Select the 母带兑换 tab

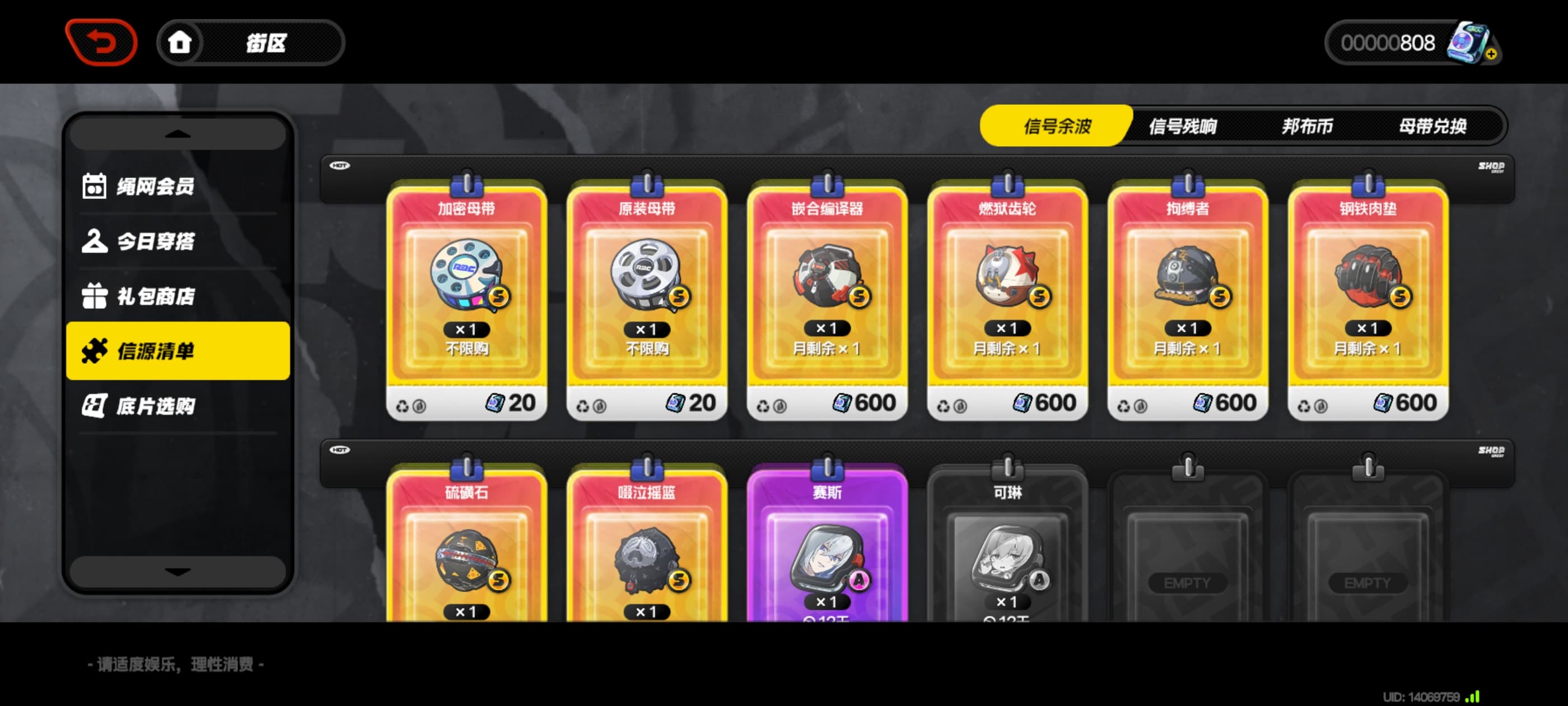[1432, 126]
